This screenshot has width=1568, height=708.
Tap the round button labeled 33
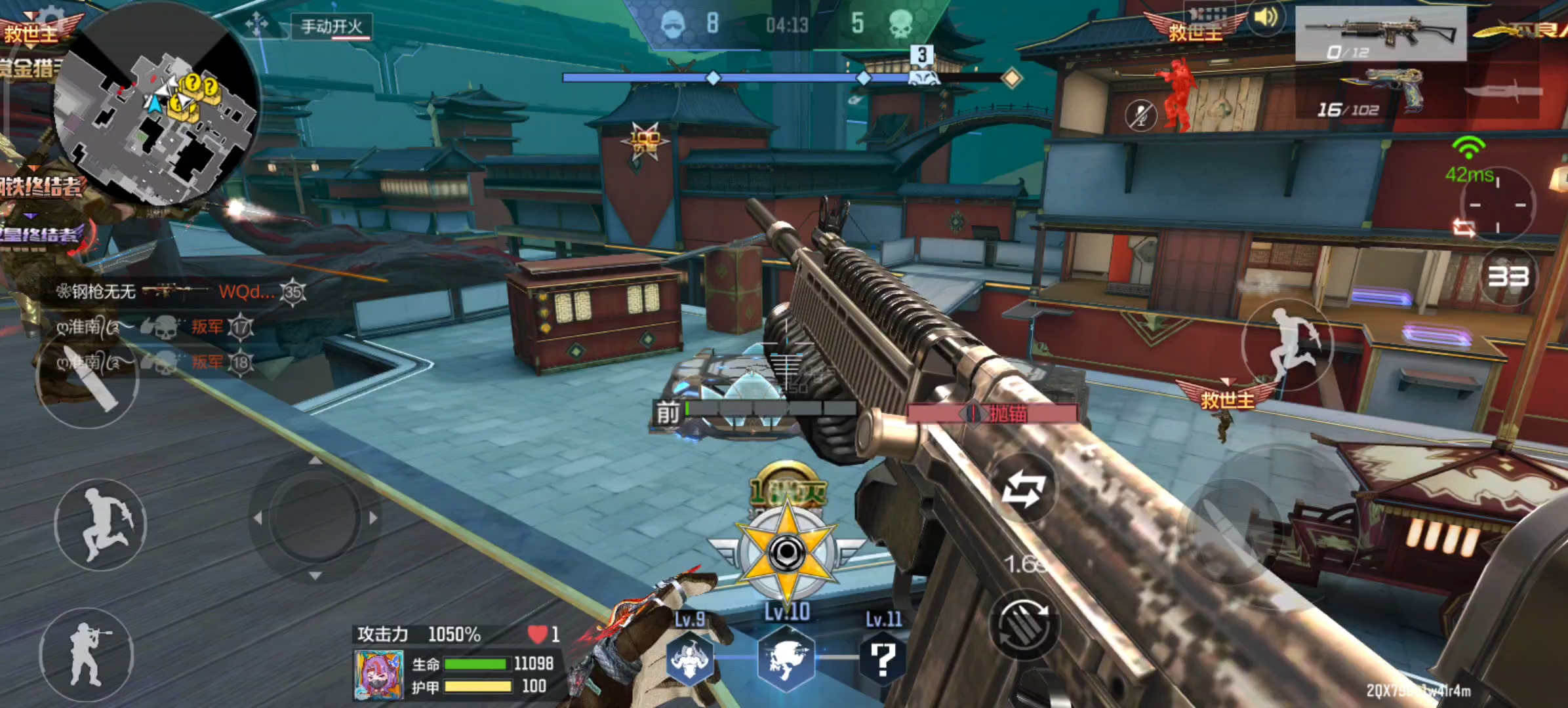(x=1508, y=277)
